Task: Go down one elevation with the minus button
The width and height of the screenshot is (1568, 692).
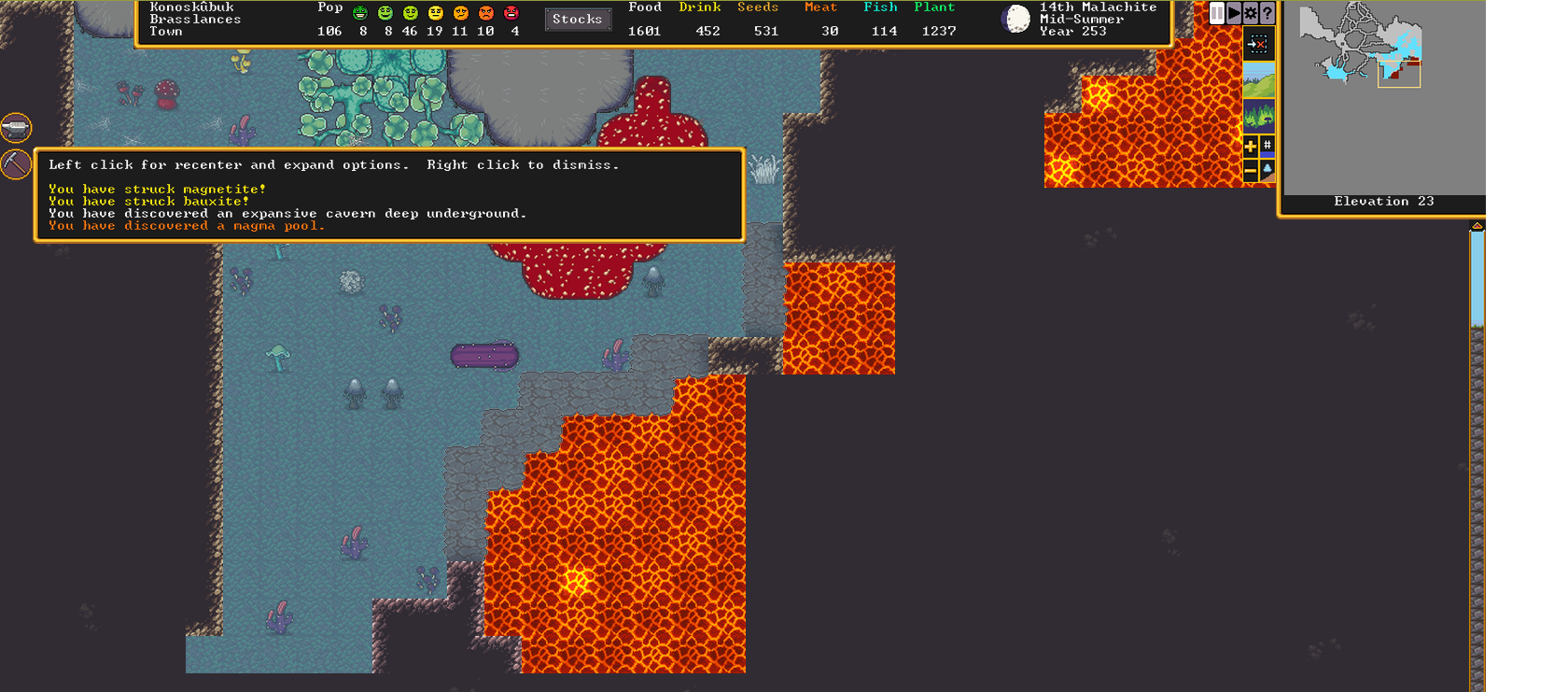Action: 1251,171
